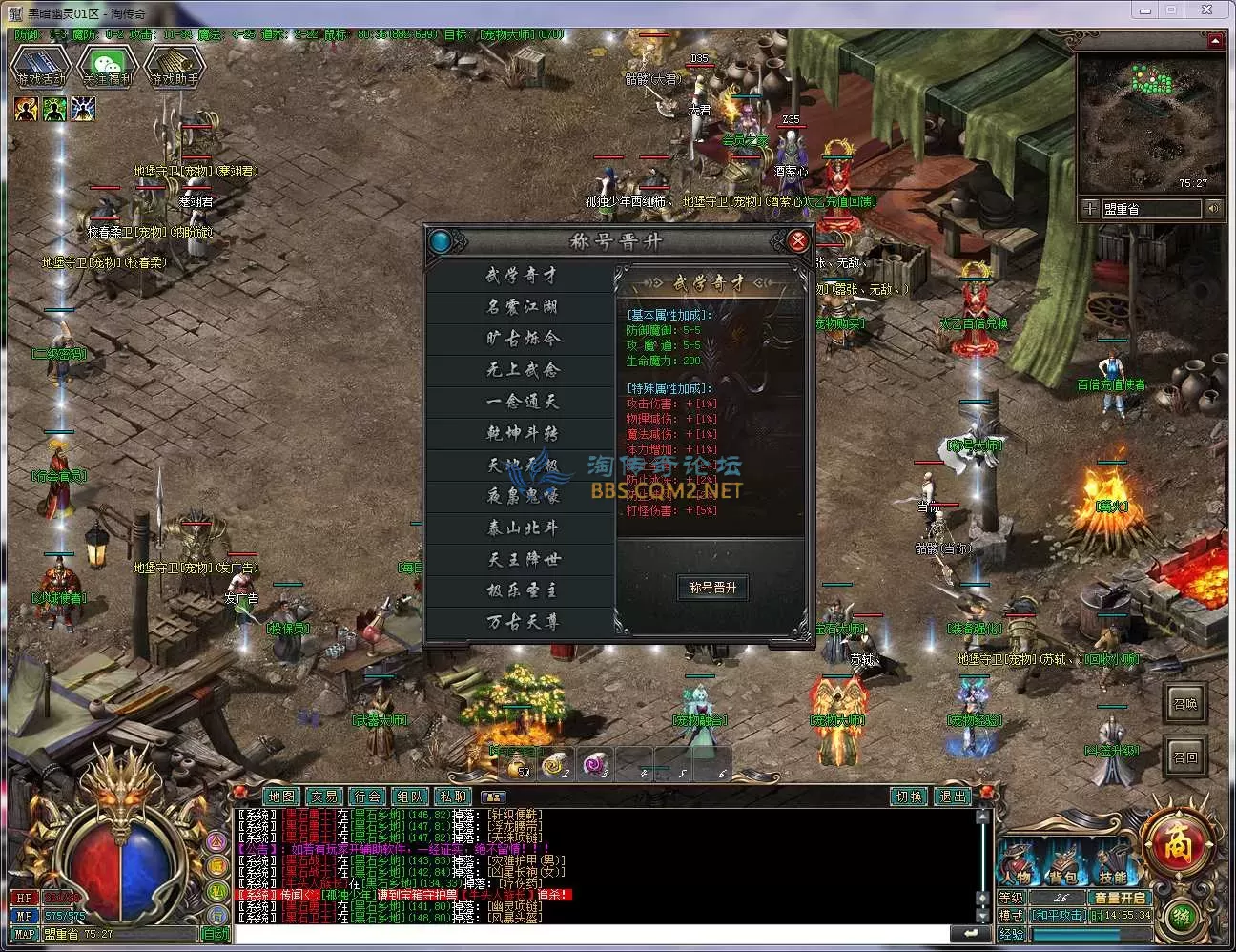
Task: Select the 名震江湖 title entry
Action: pyautogui.click(x=521, y=307)
